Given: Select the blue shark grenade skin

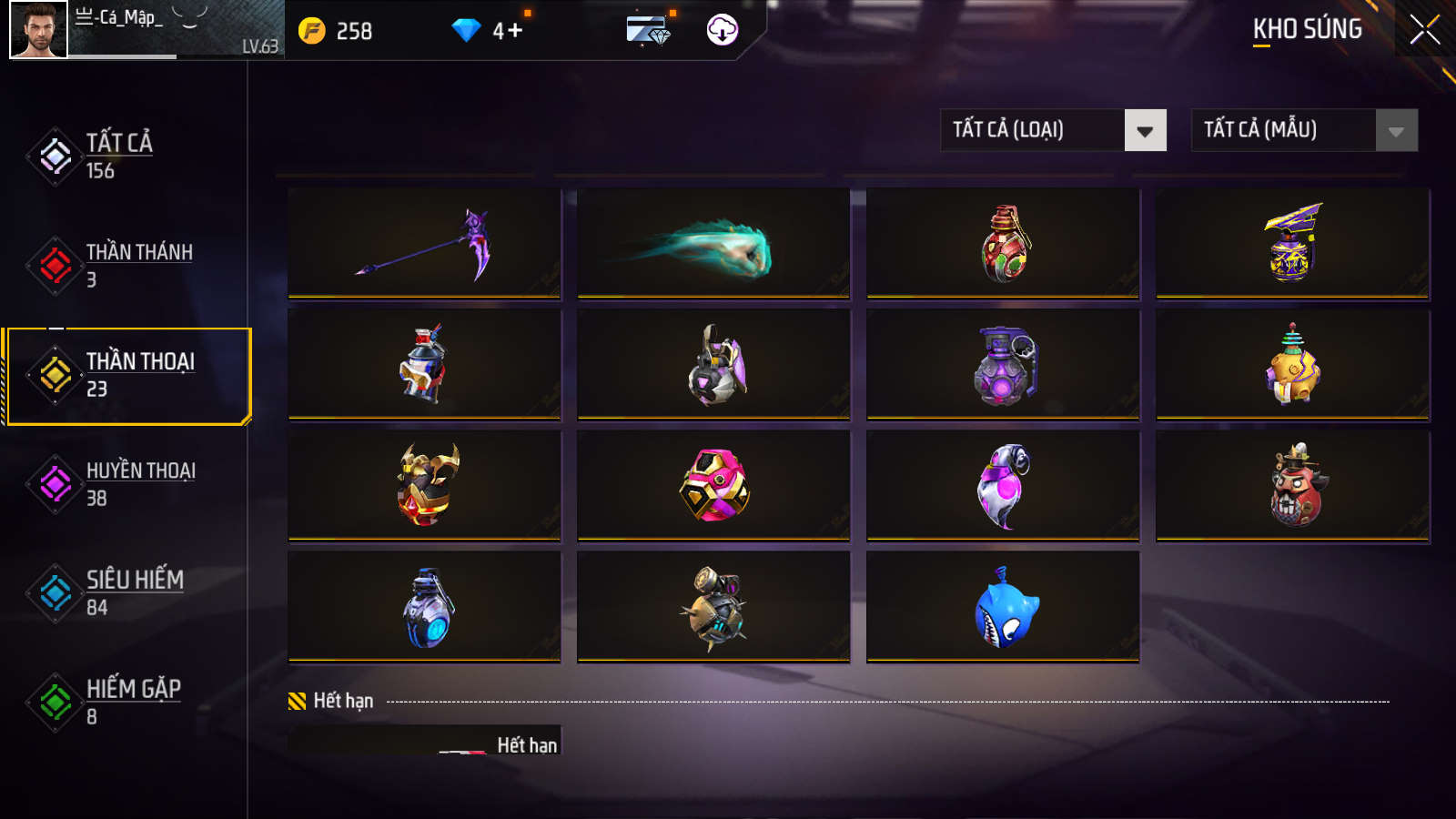Looking at the screenshot, I should 1003,607.
